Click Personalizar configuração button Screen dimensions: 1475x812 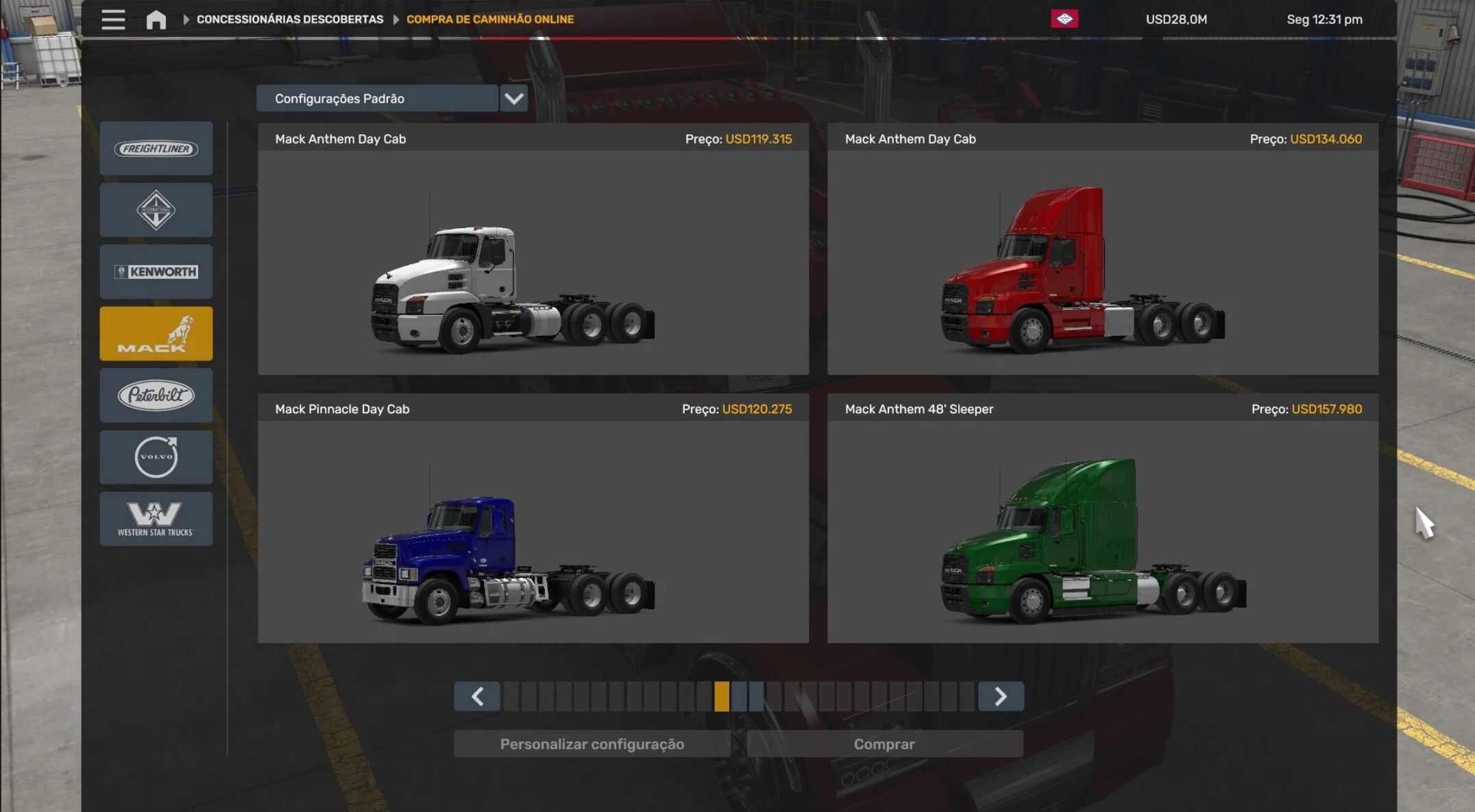[x=592, y=744]
